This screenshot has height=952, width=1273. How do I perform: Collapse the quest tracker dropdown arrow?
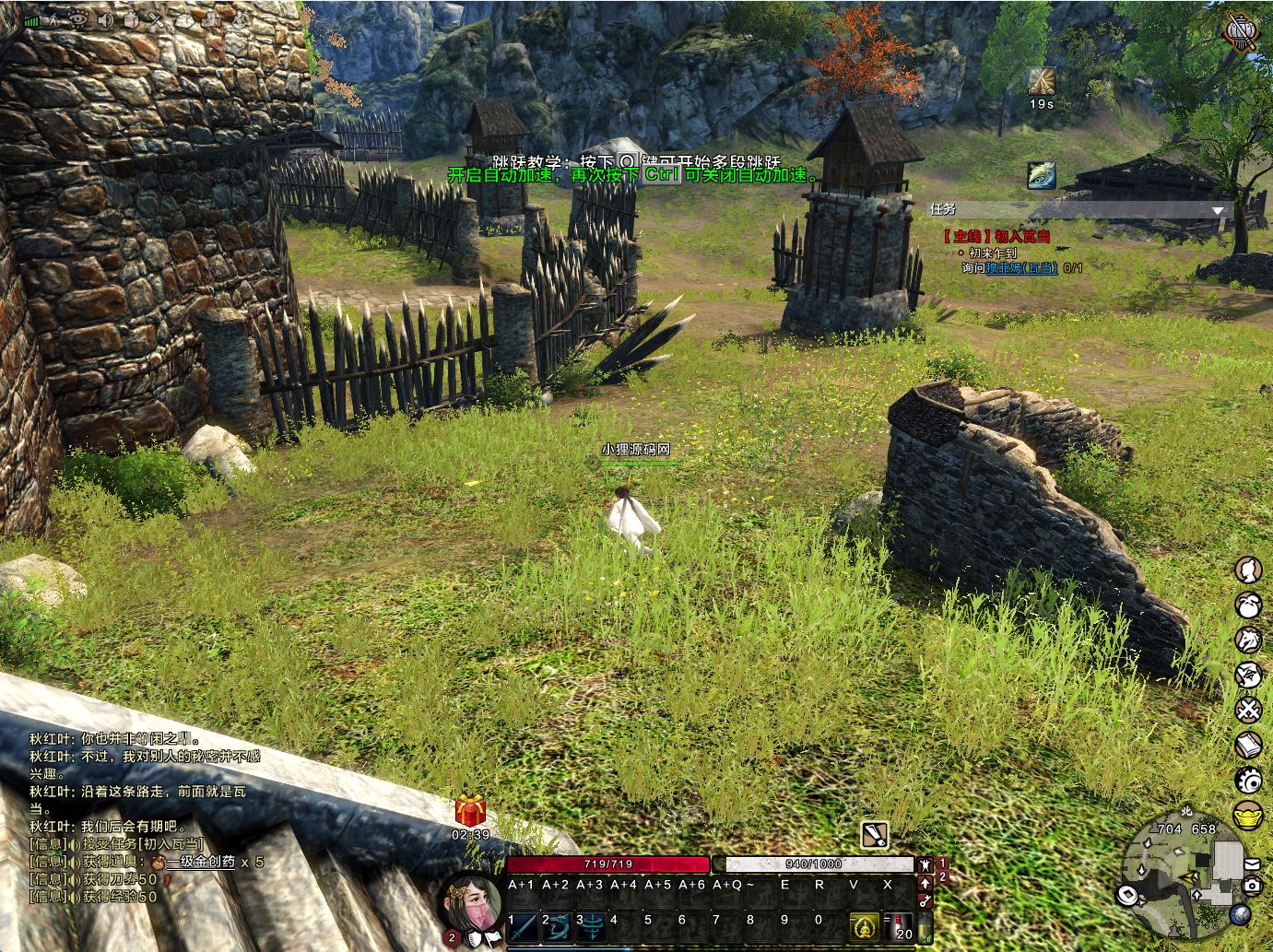(1218, 211)
